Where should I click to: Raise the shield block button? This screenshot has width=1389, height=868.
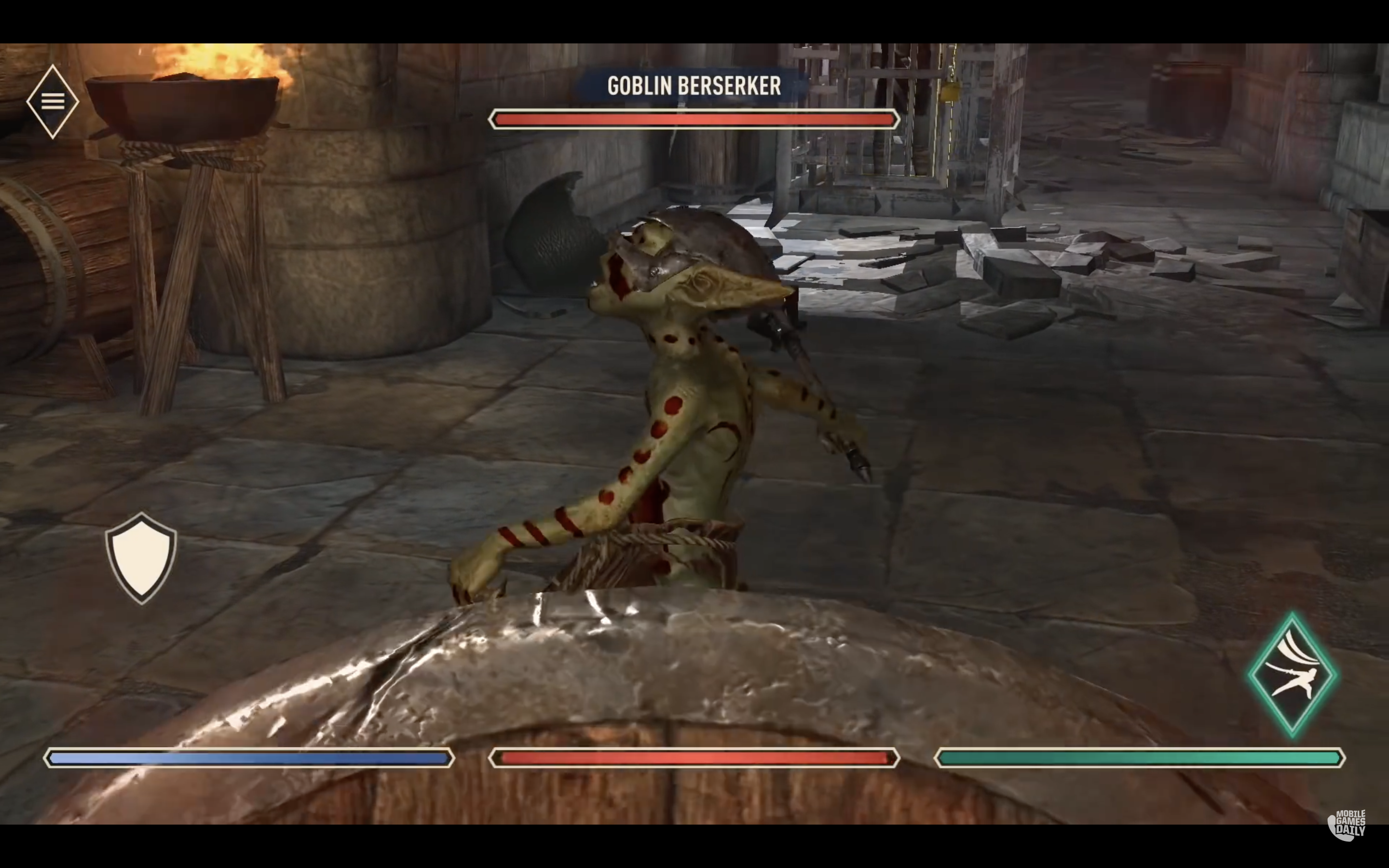(141, 557)
